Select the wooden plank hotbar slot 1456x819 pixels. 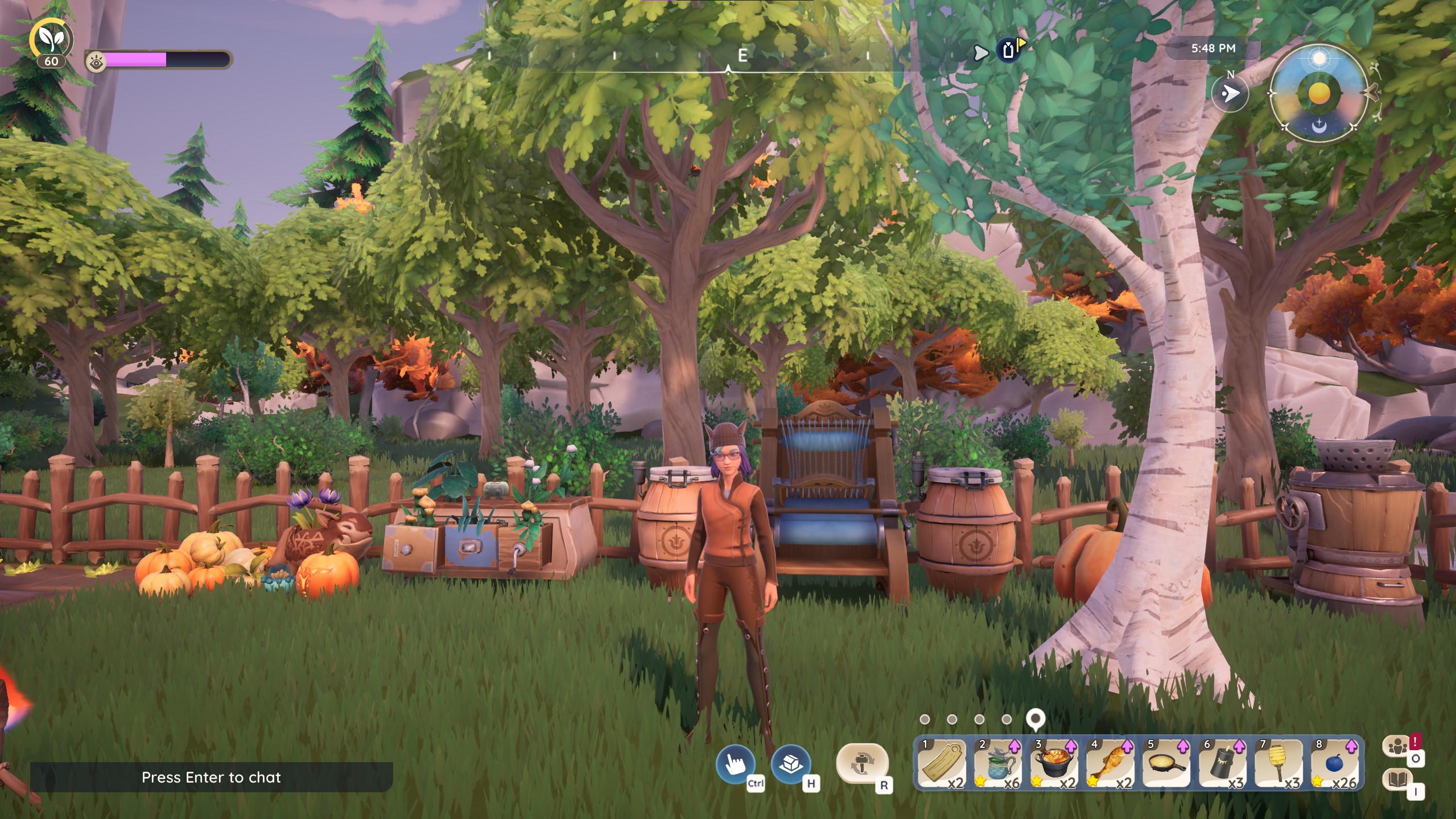coord(942,764)
